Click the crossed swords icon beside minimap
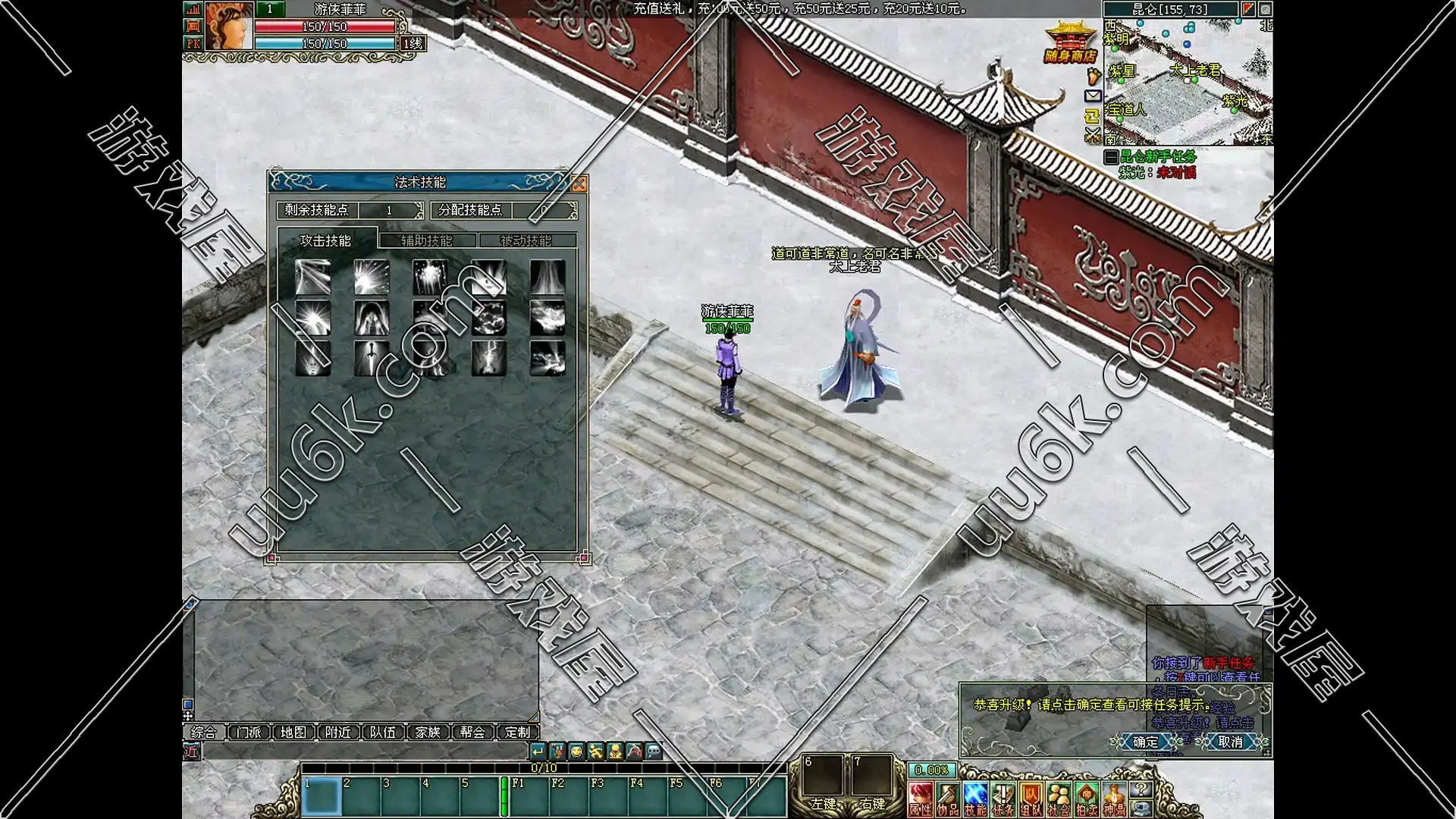The height and width of the screenshot is (819, 1456). [x=1093, y=135]
